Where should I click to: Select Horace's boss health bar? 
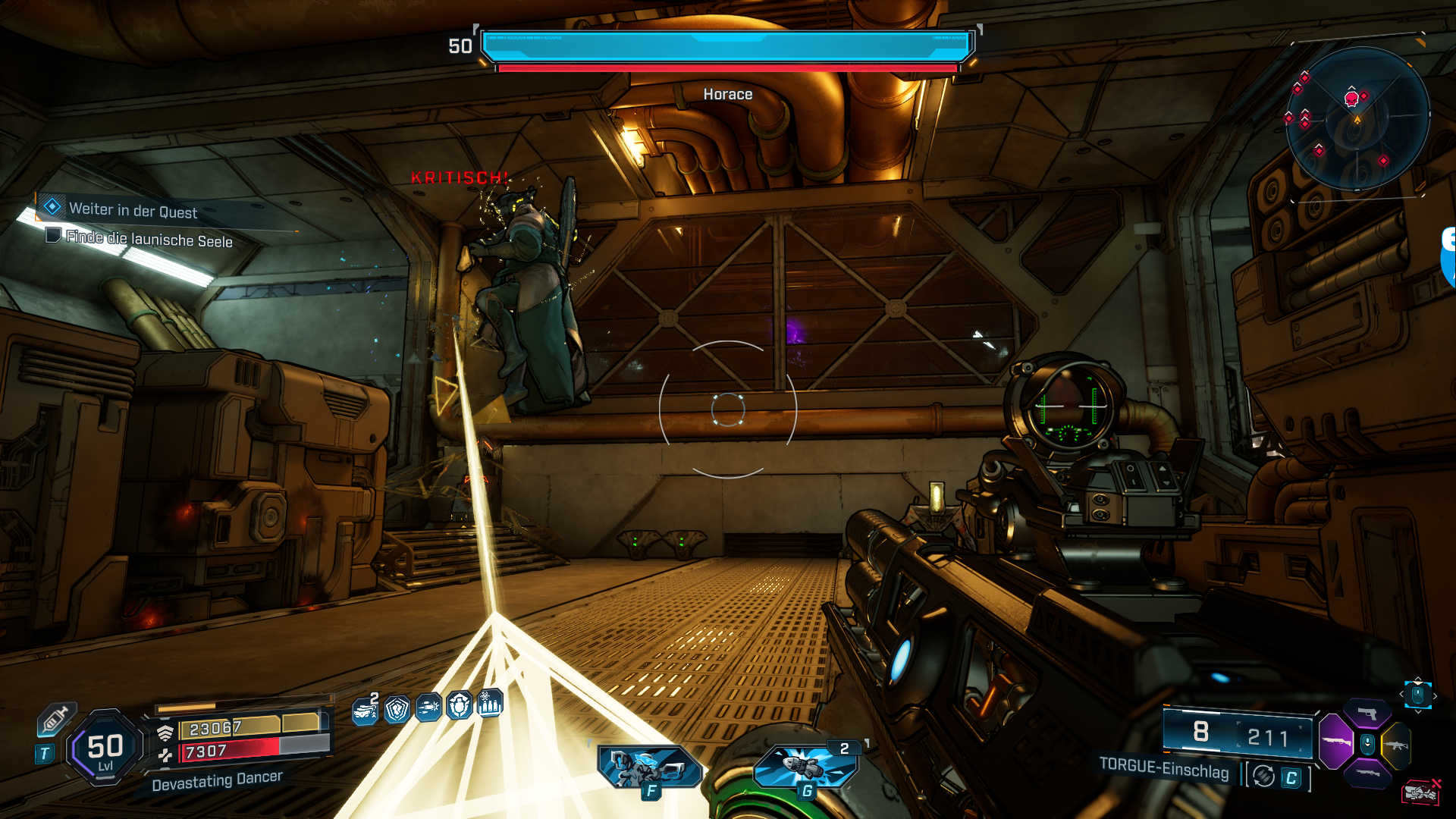(x=727, y=47)
